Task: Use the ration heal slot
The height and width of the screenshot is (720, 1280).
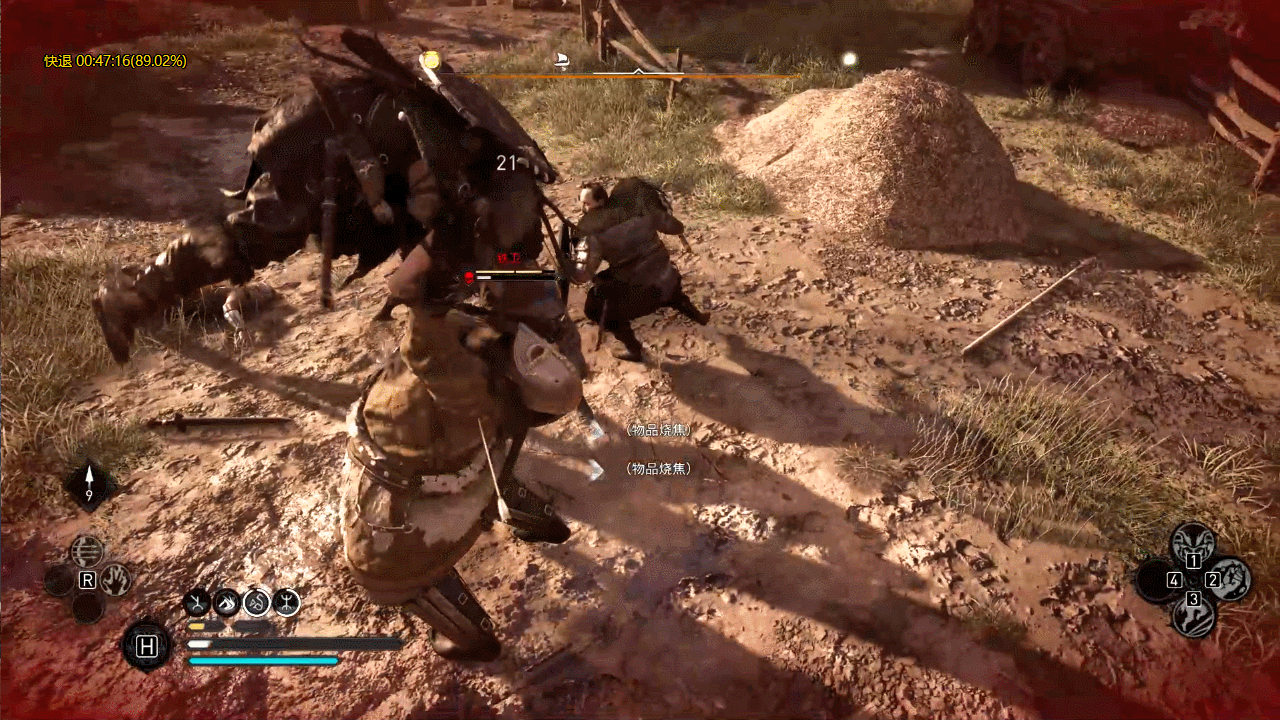Action: tap(147, 645)
